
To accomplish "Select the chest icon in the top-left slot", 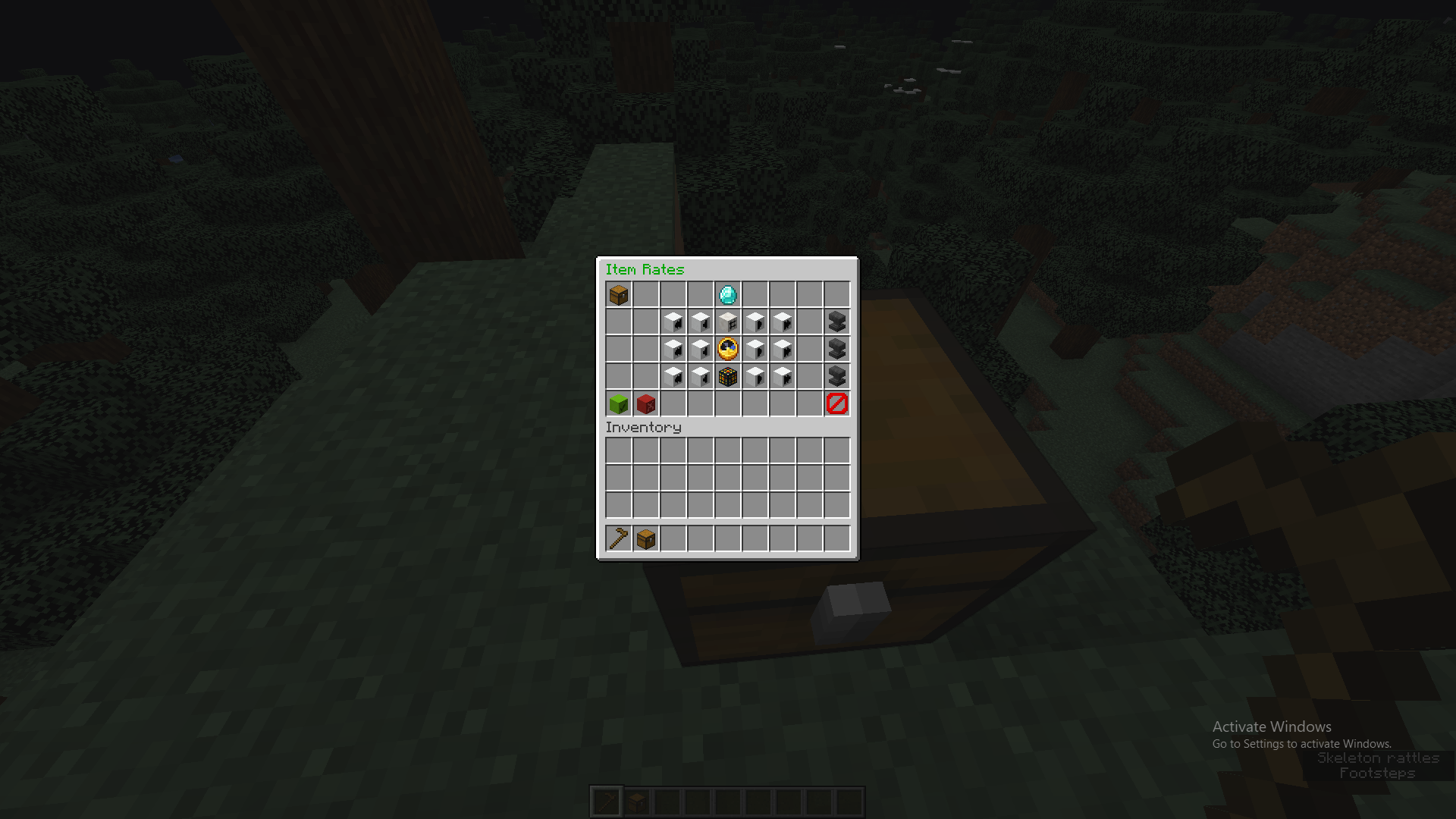I will pyautogui.click(x=618, y=294).
